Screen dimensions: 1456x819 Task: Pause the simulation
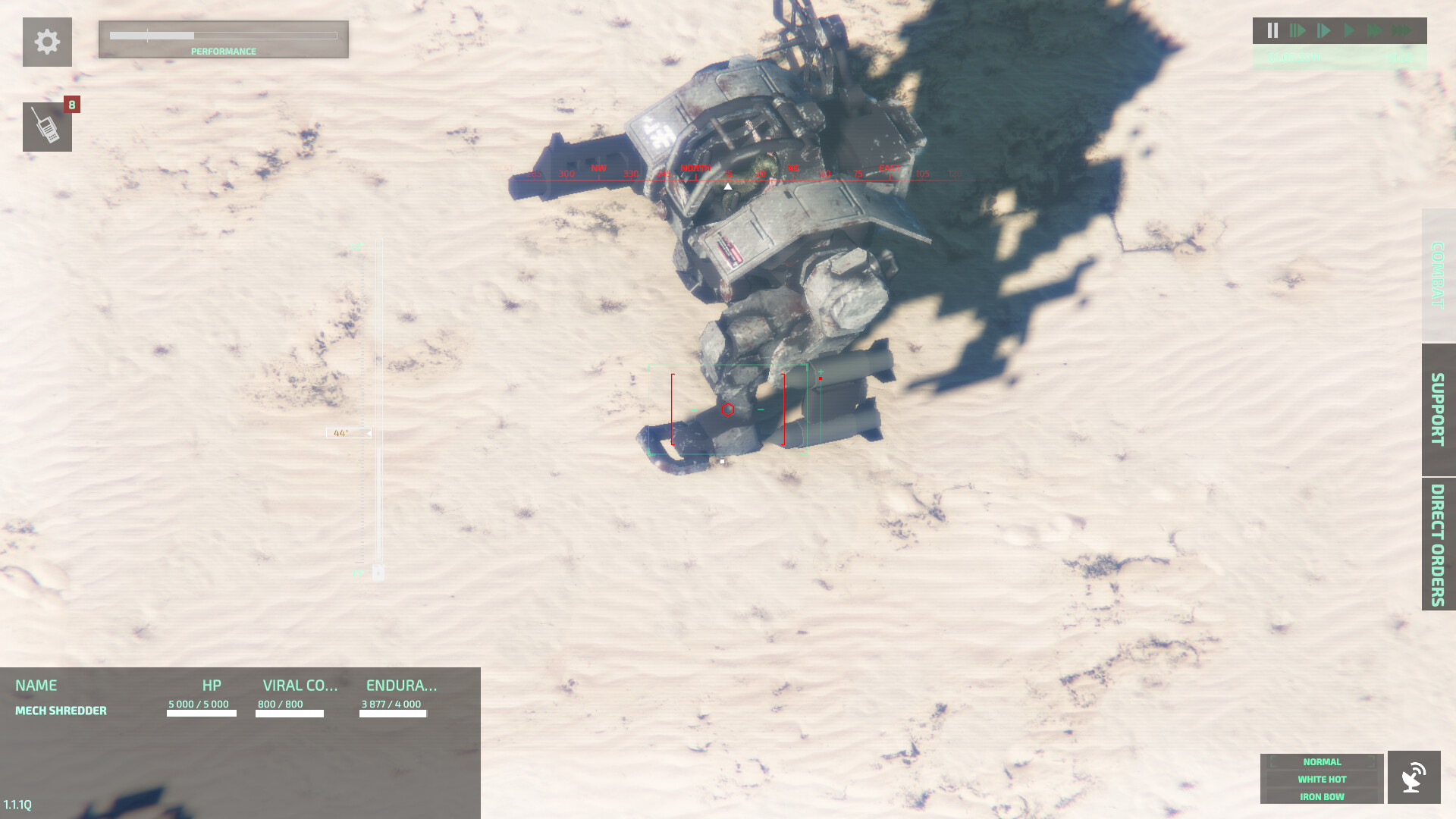[x=1272, y=30]
